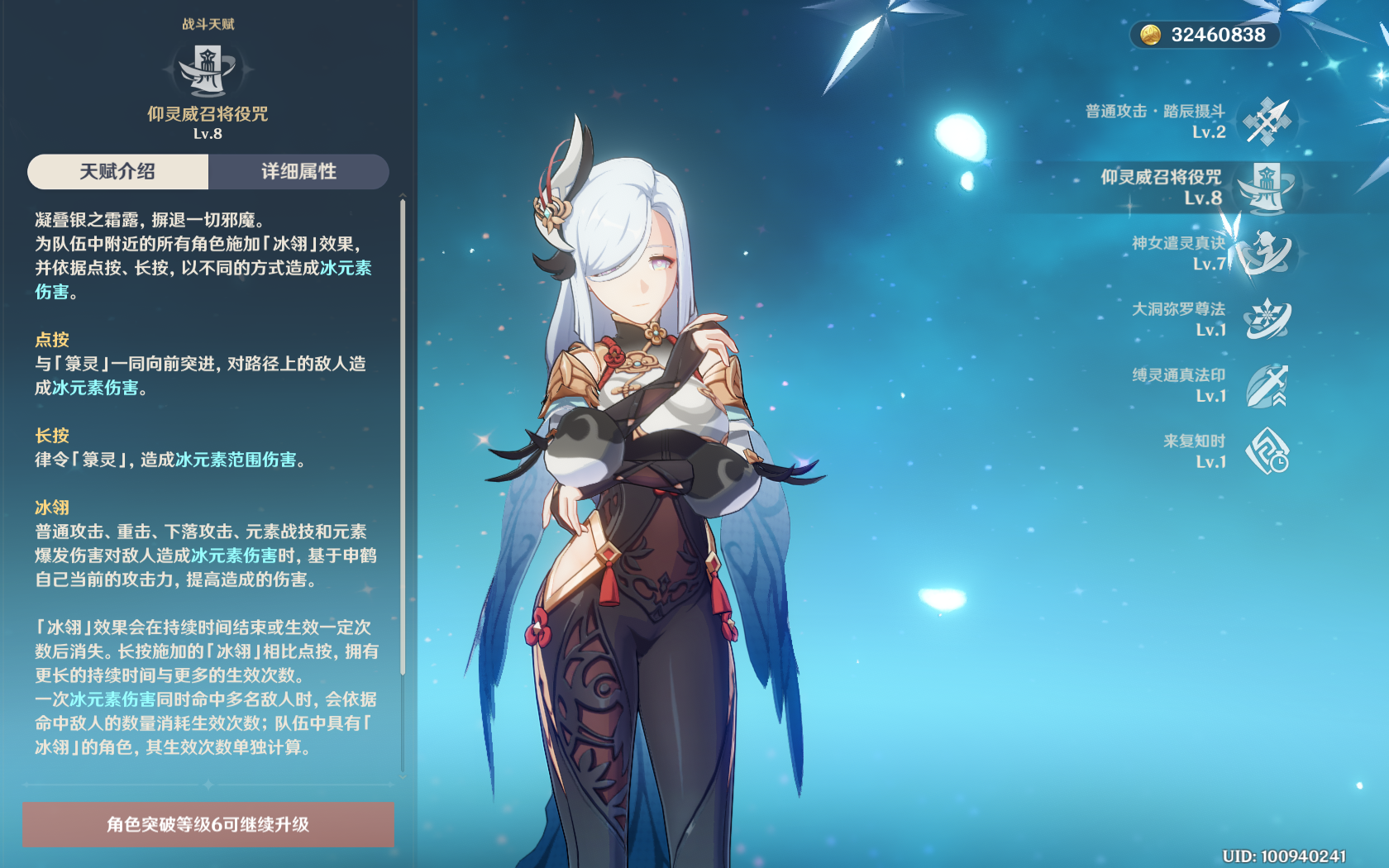Expand details of the highlighted skill entry

[1199, 186]
